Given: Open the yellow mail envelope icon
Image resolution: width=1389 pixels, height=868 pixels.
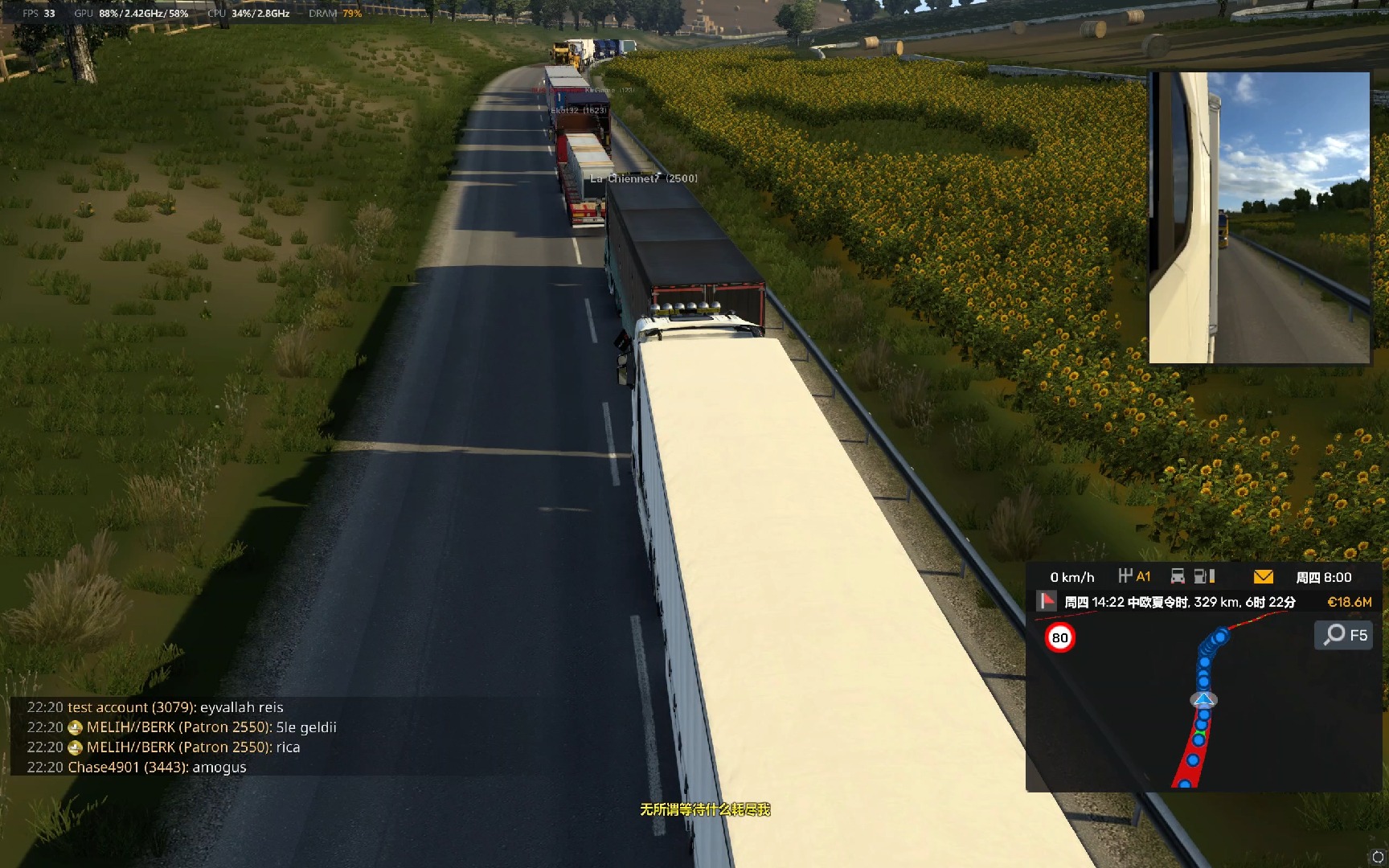Looking at the screenshot, I should click(1263, 576).
